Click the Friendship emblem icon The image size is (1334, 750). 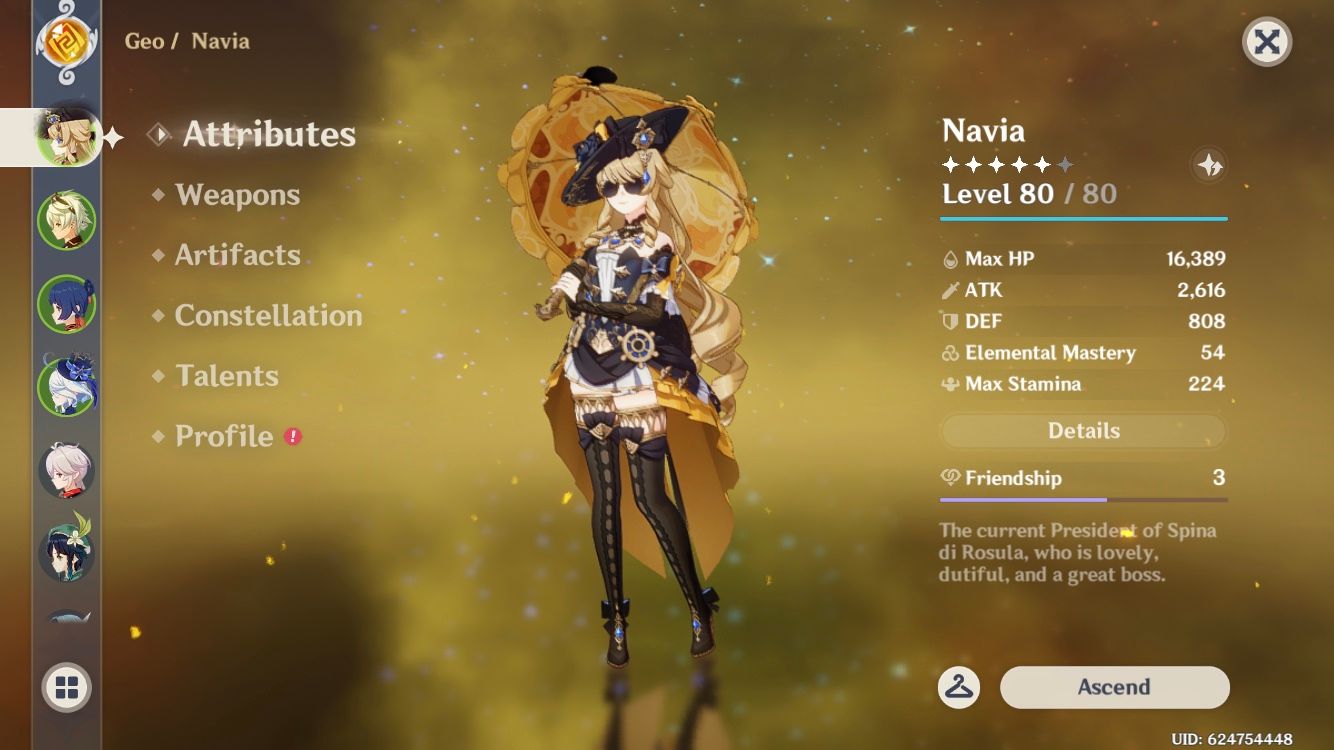(x=951, y=478)
